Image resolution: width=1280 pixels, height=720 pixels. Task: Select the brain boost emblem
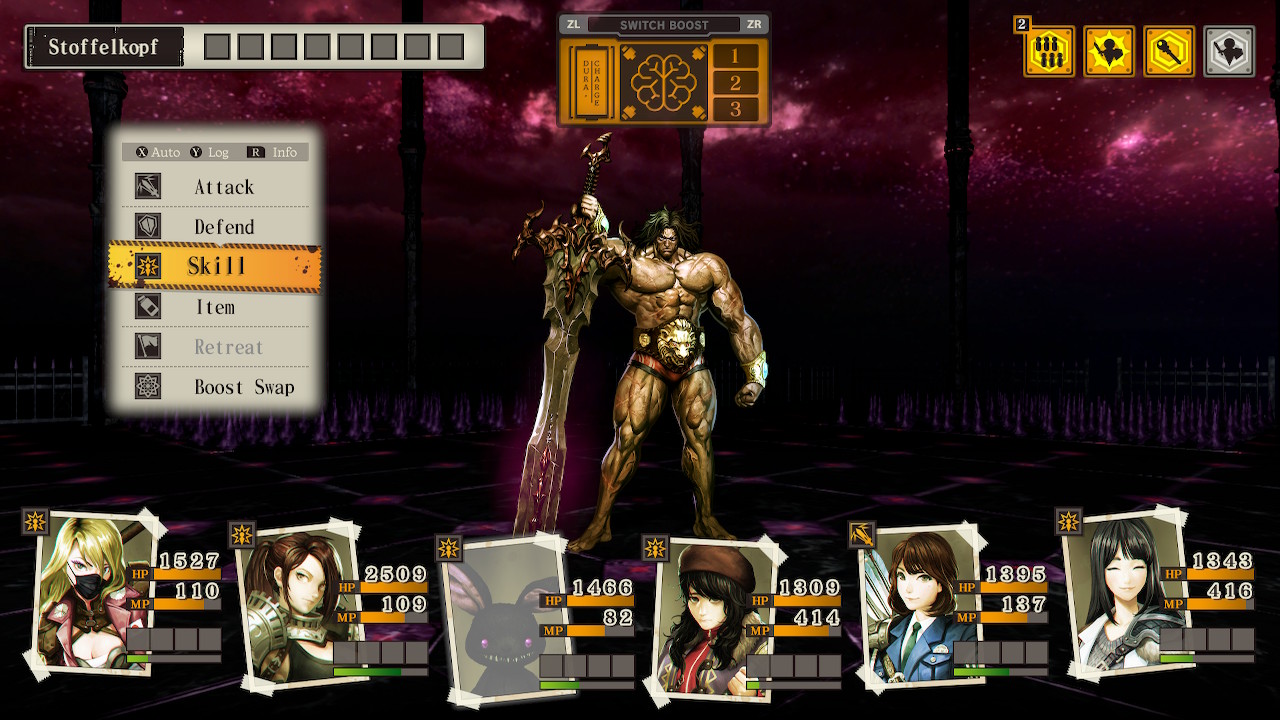pyautogui.click(x=663, y=82)
